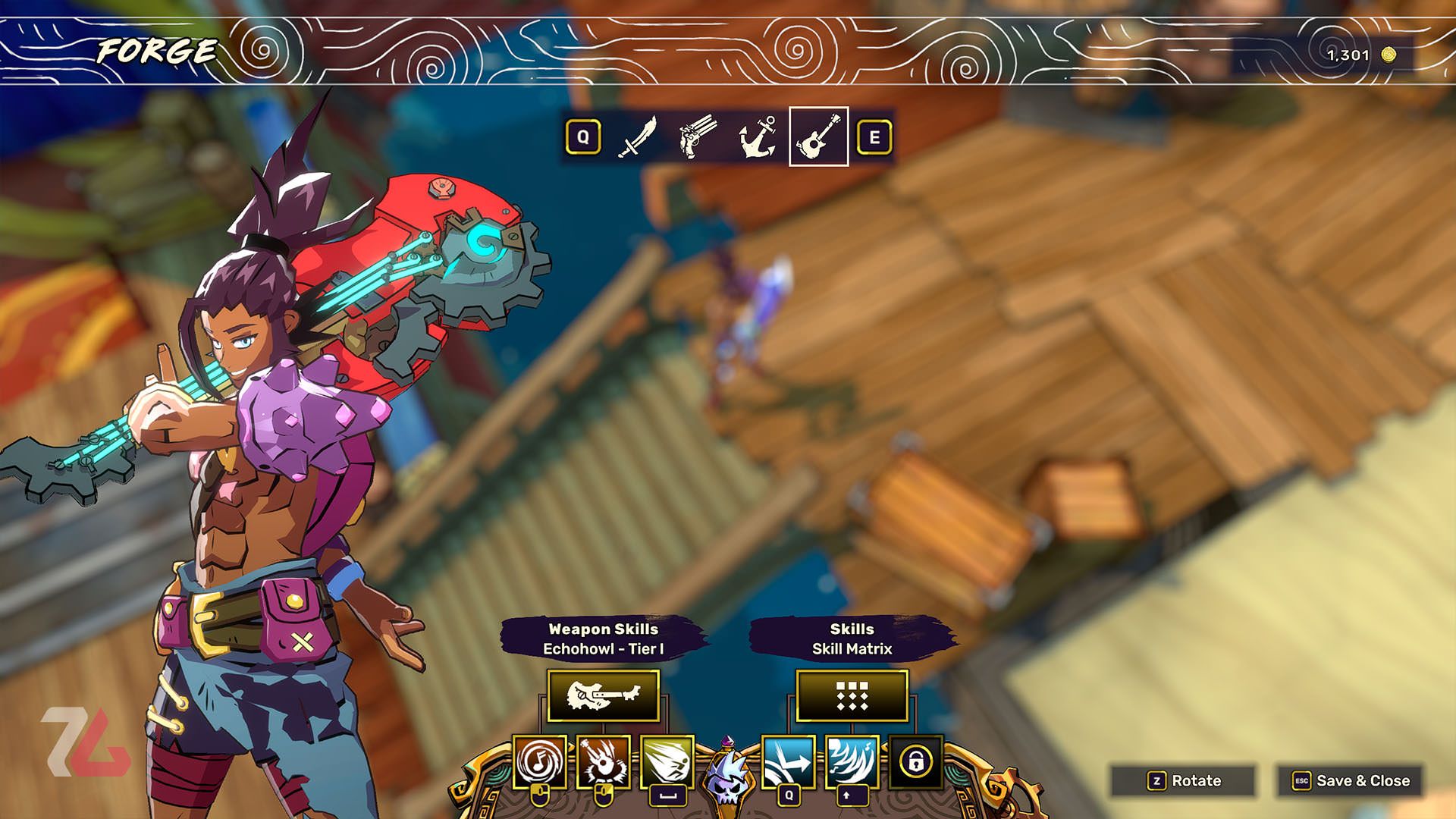1456x819 pixels.
Task: Switch to the pistols weapon tab
Action: pyautogui.click(x=698, y=137)
